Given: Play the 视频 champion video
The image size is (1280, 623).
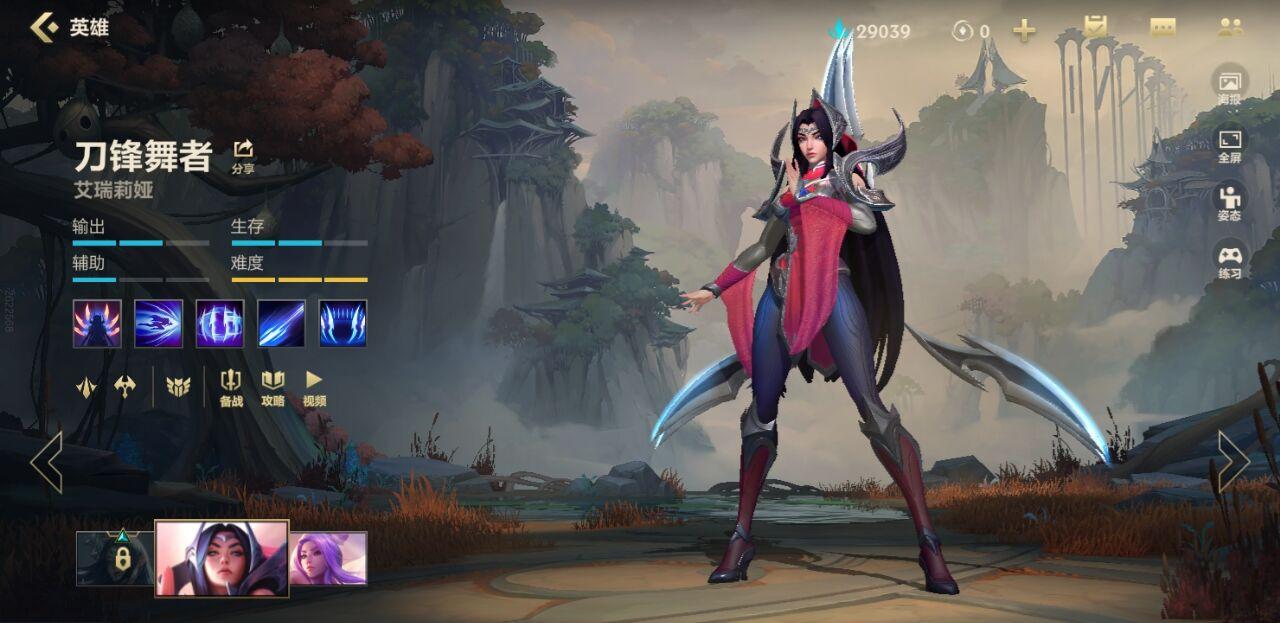Looking at the screenshot, I should [x=314, y=387].
